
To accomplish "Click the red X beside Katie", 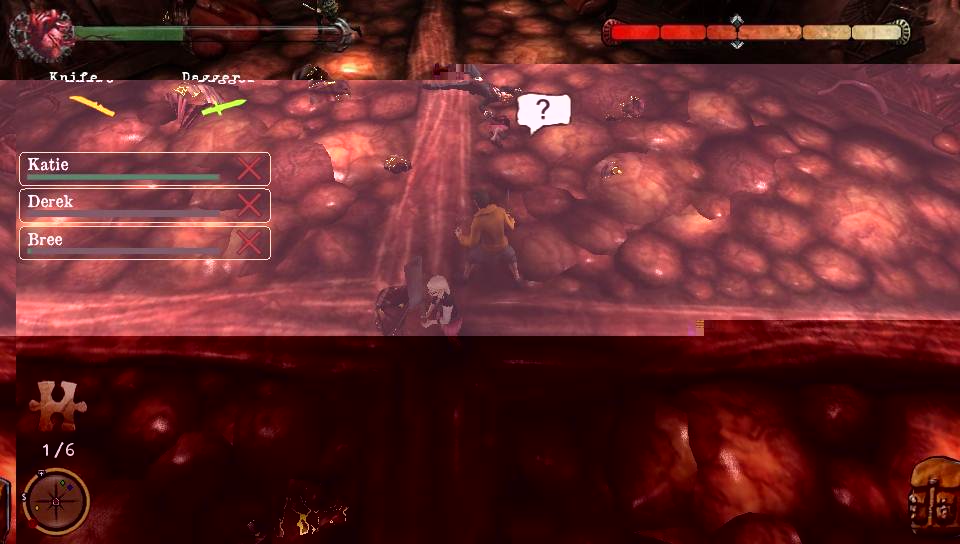I will click(x=249, y=169).
